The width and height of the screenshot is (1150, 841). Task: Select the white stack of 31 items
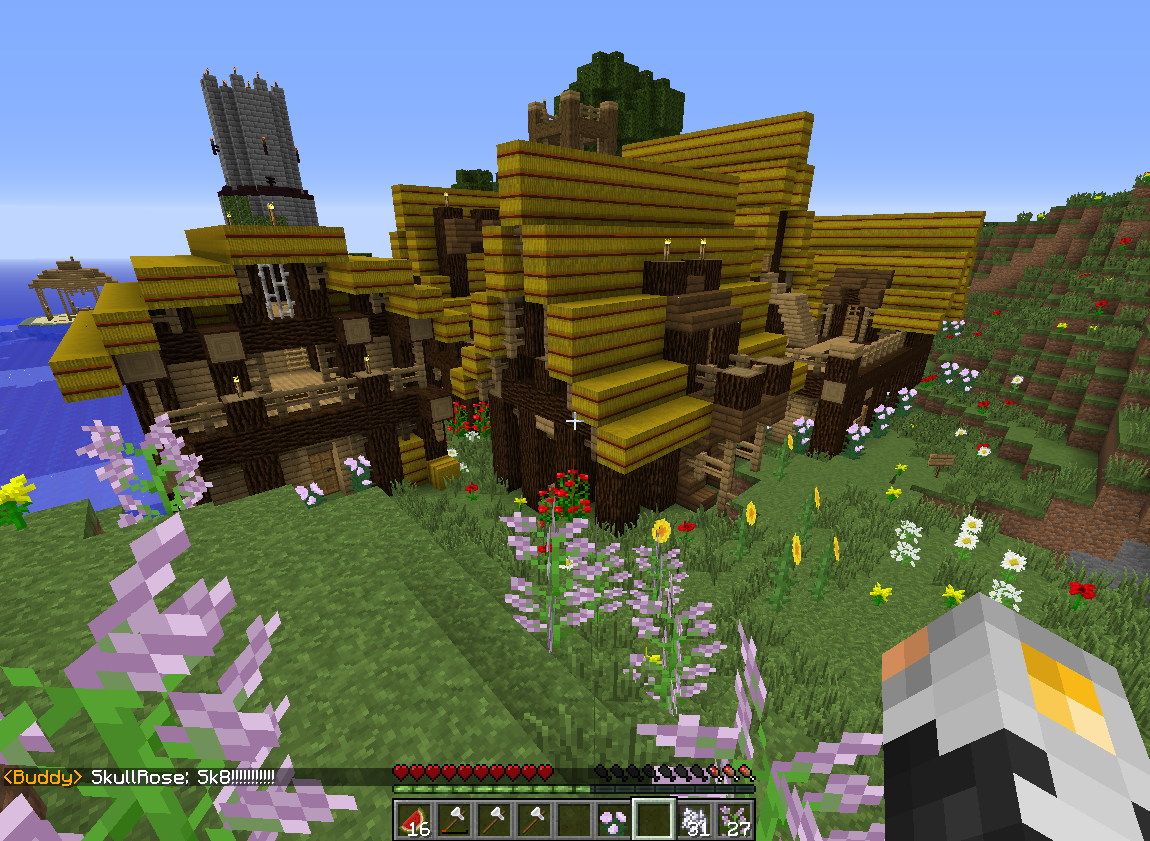click(x=693, y=820)
